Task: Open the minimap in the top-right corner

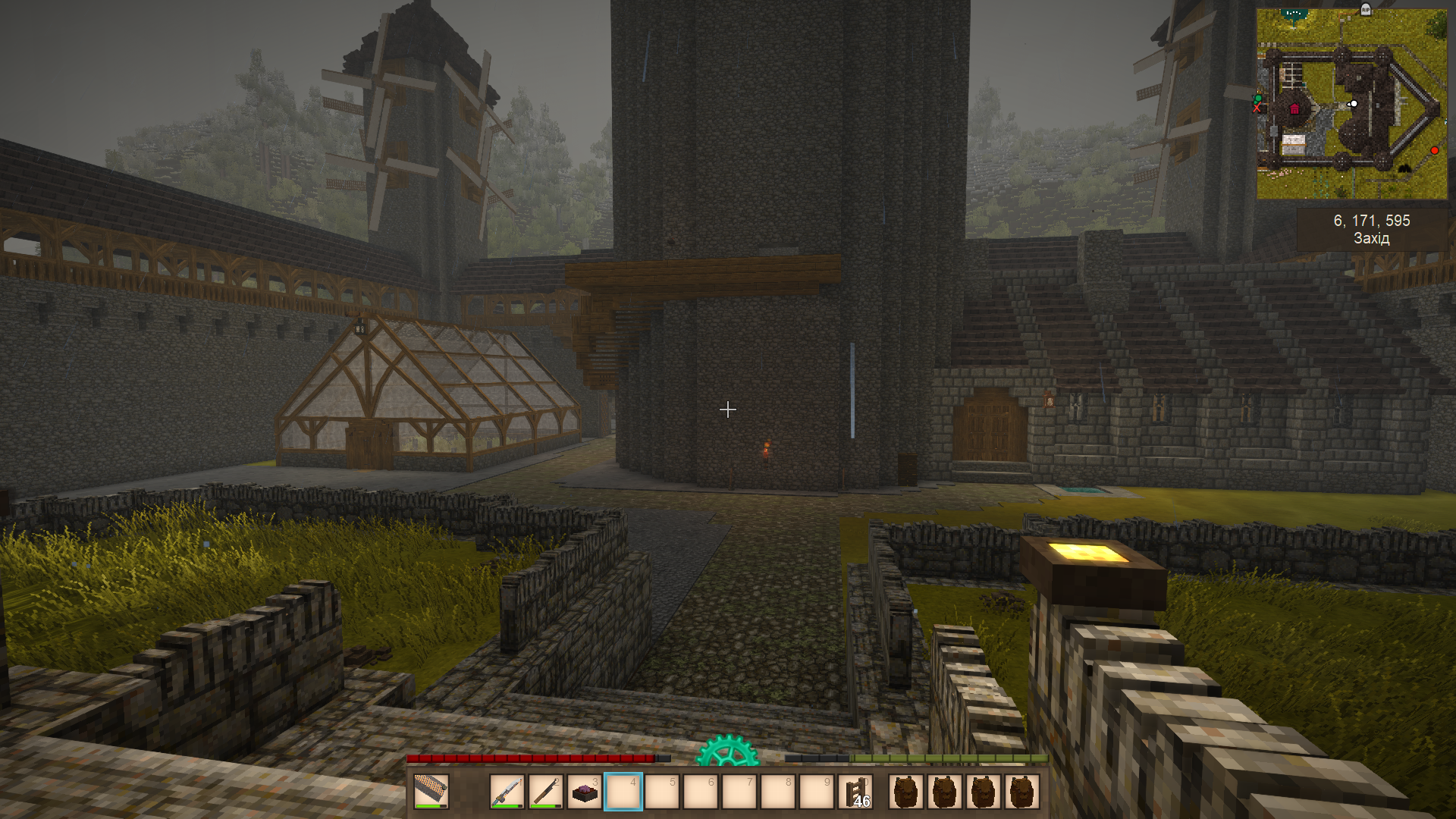Action: [x=1351, y=104]
